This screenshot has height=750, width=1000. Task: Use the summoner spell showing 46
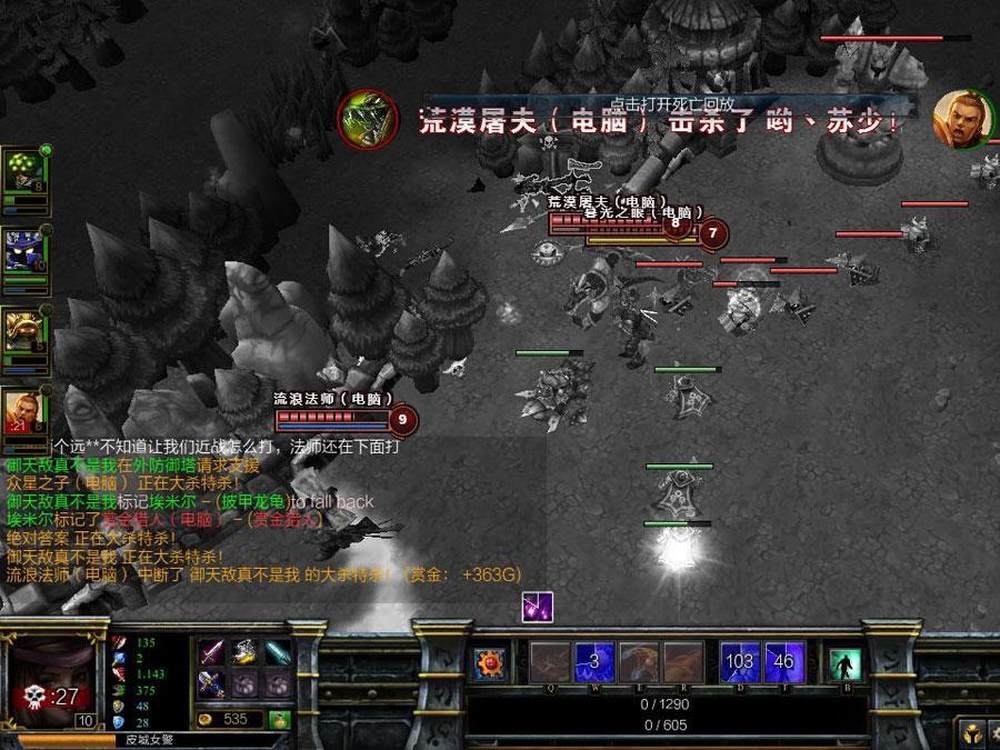(x=784, y=662)
